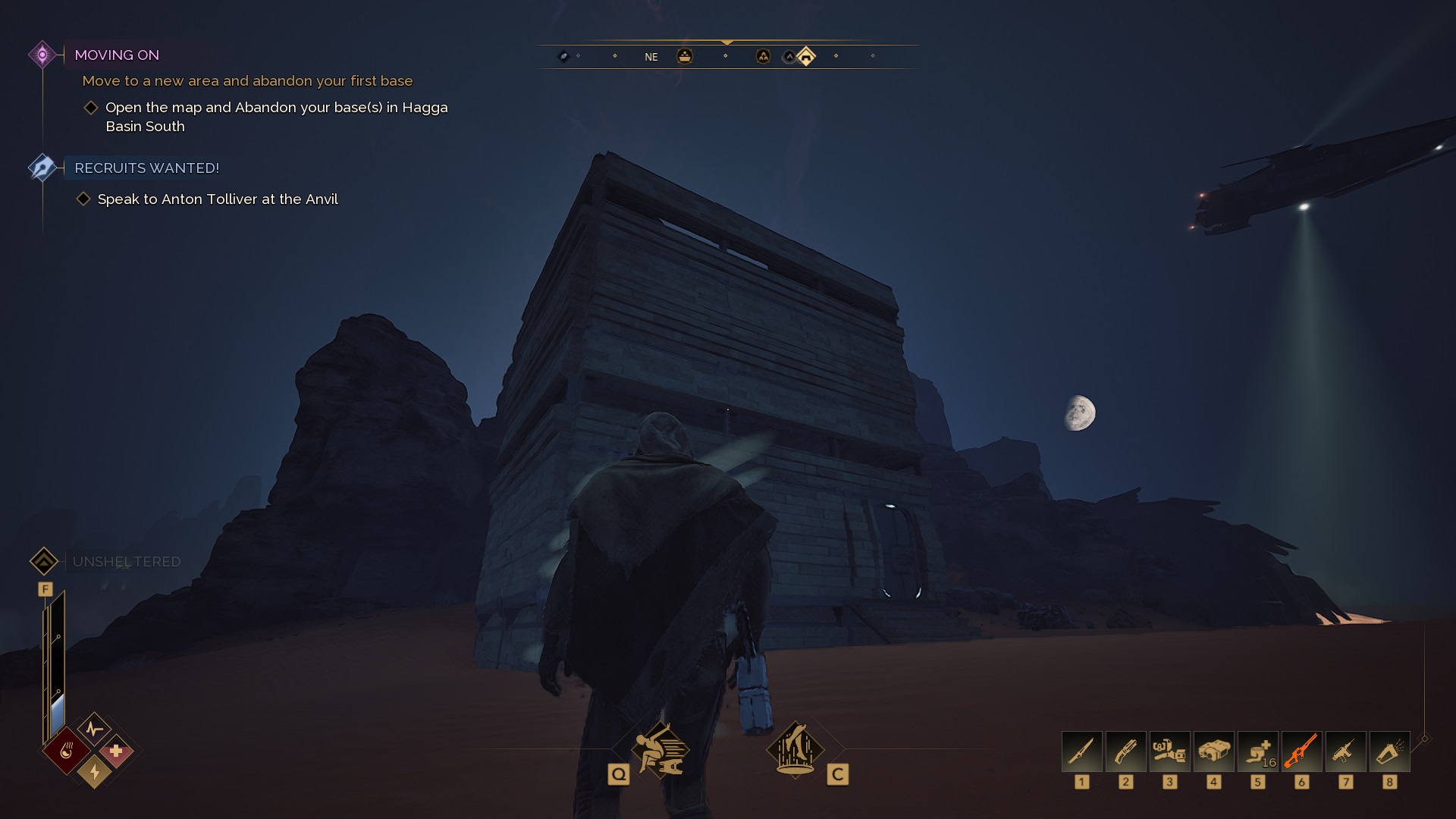
Task: Select the cutteray tool in slot 3
Action: (x=1170, y=752)
